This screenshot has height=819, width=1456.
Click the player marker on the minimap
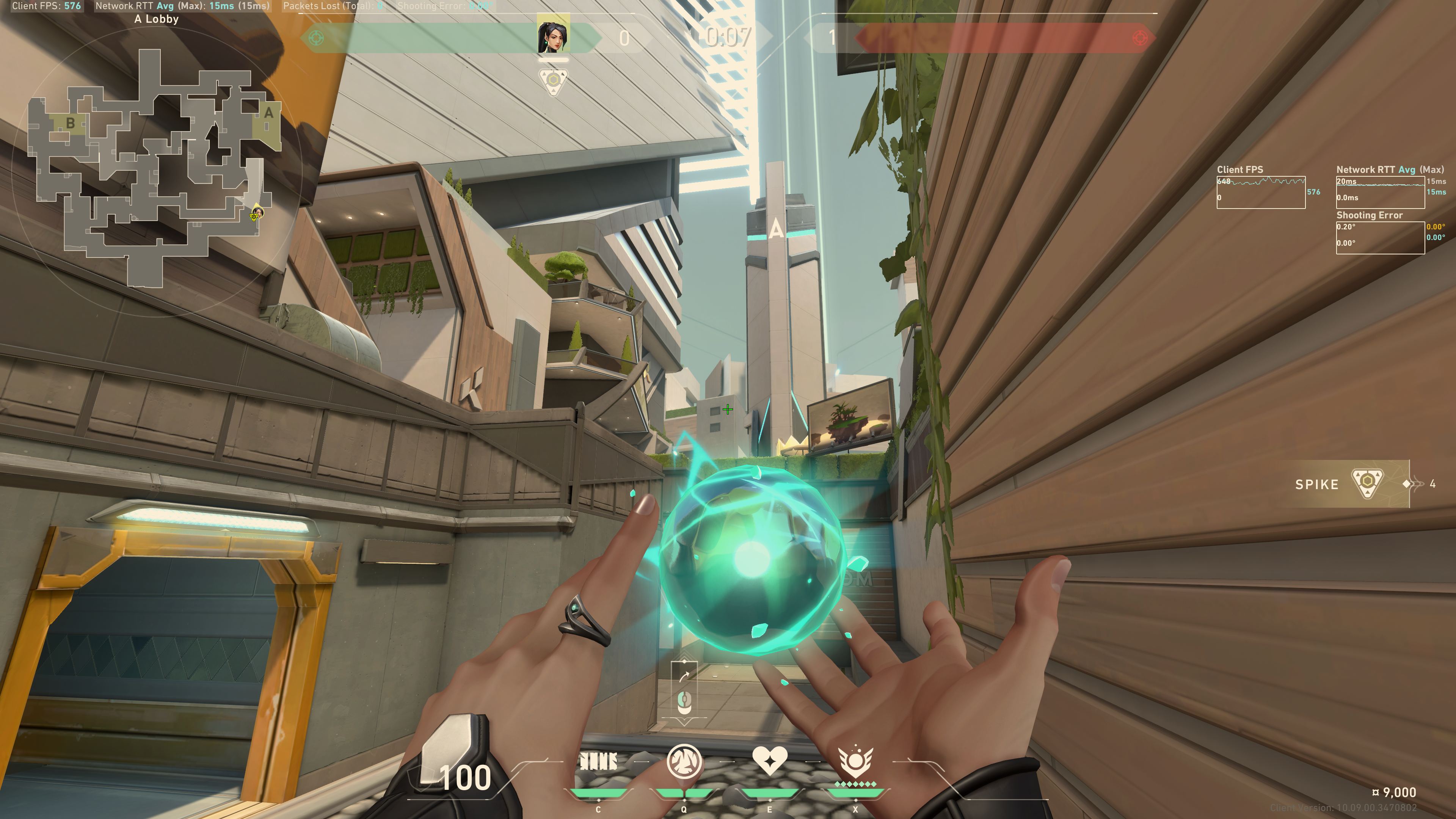coord(257,213)
